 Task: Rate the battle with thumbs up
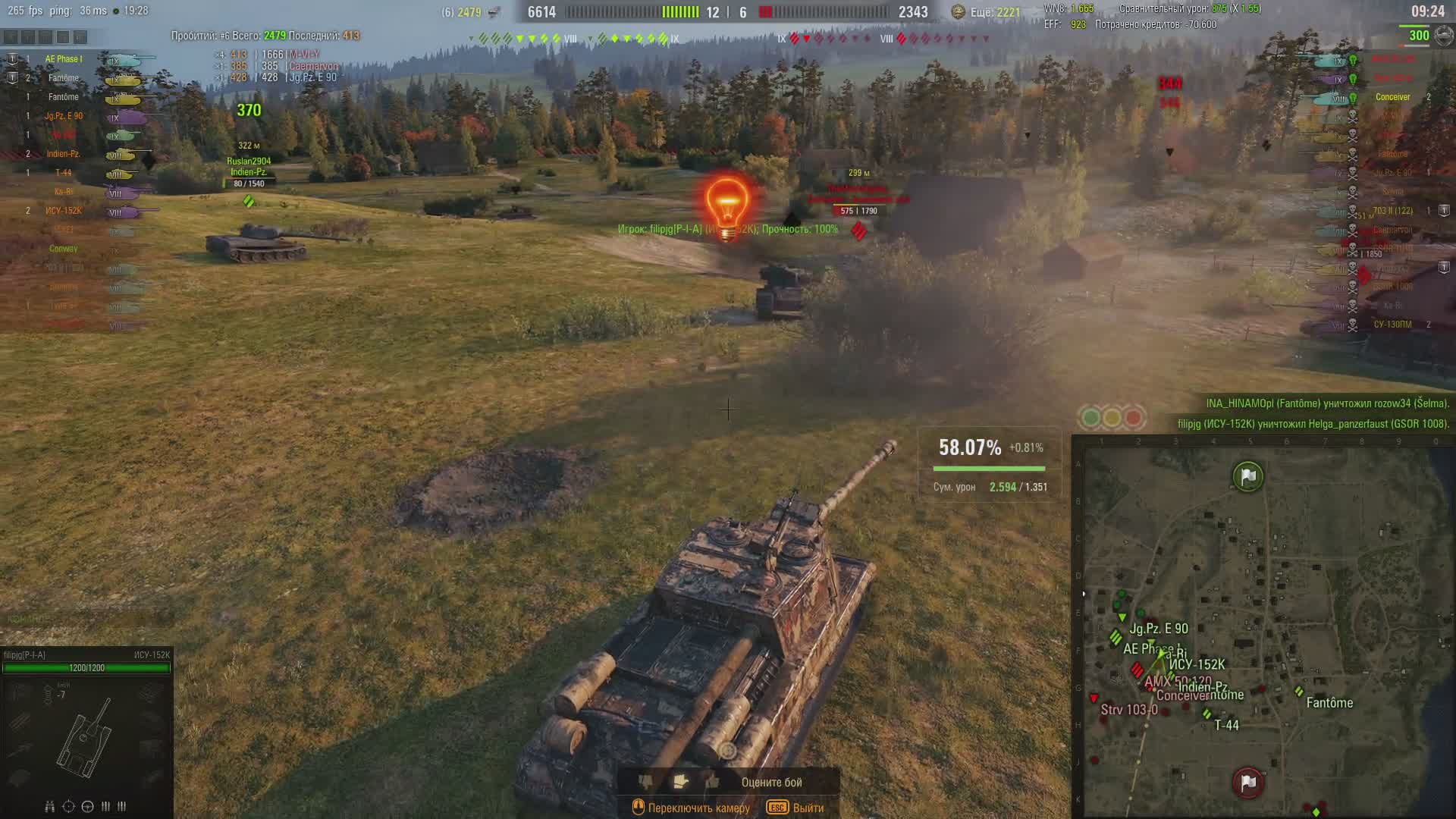712,781
